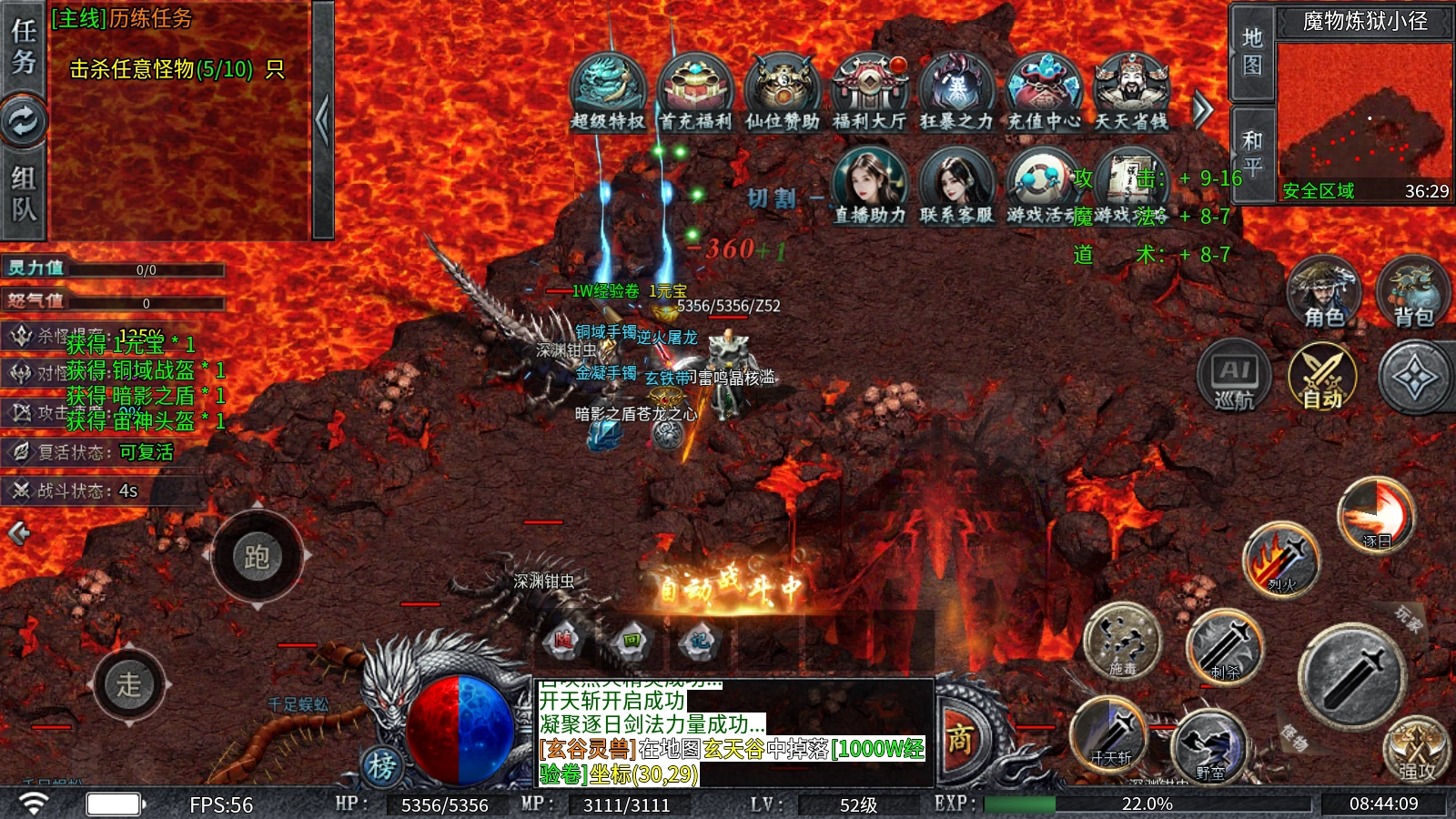Activate AI 巡航 cruise mode
This screenshot has height=819, width=1456.
[x=1234, y=376]
